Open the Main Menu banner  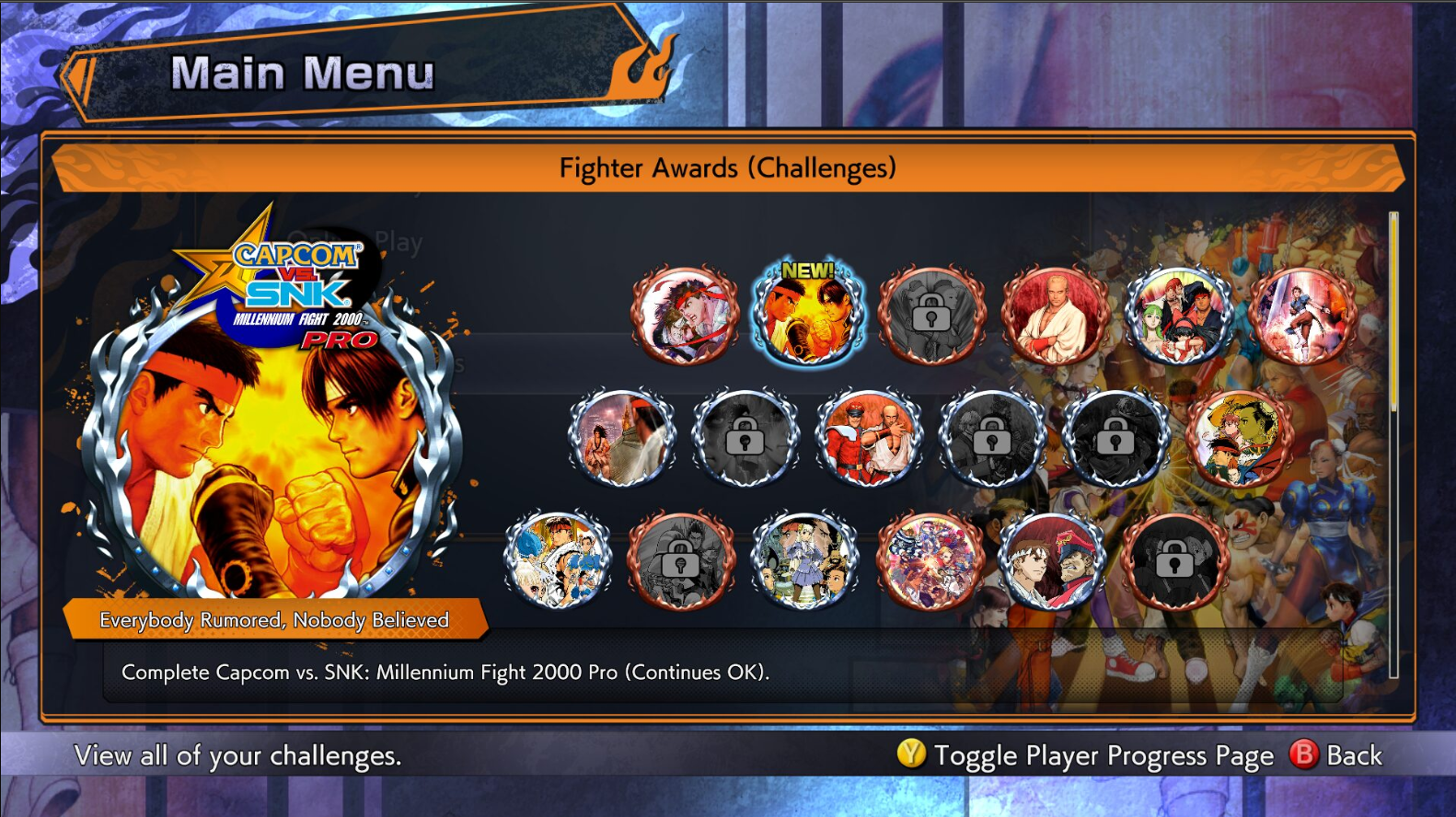pyautogui.click(x=304, y=73)
